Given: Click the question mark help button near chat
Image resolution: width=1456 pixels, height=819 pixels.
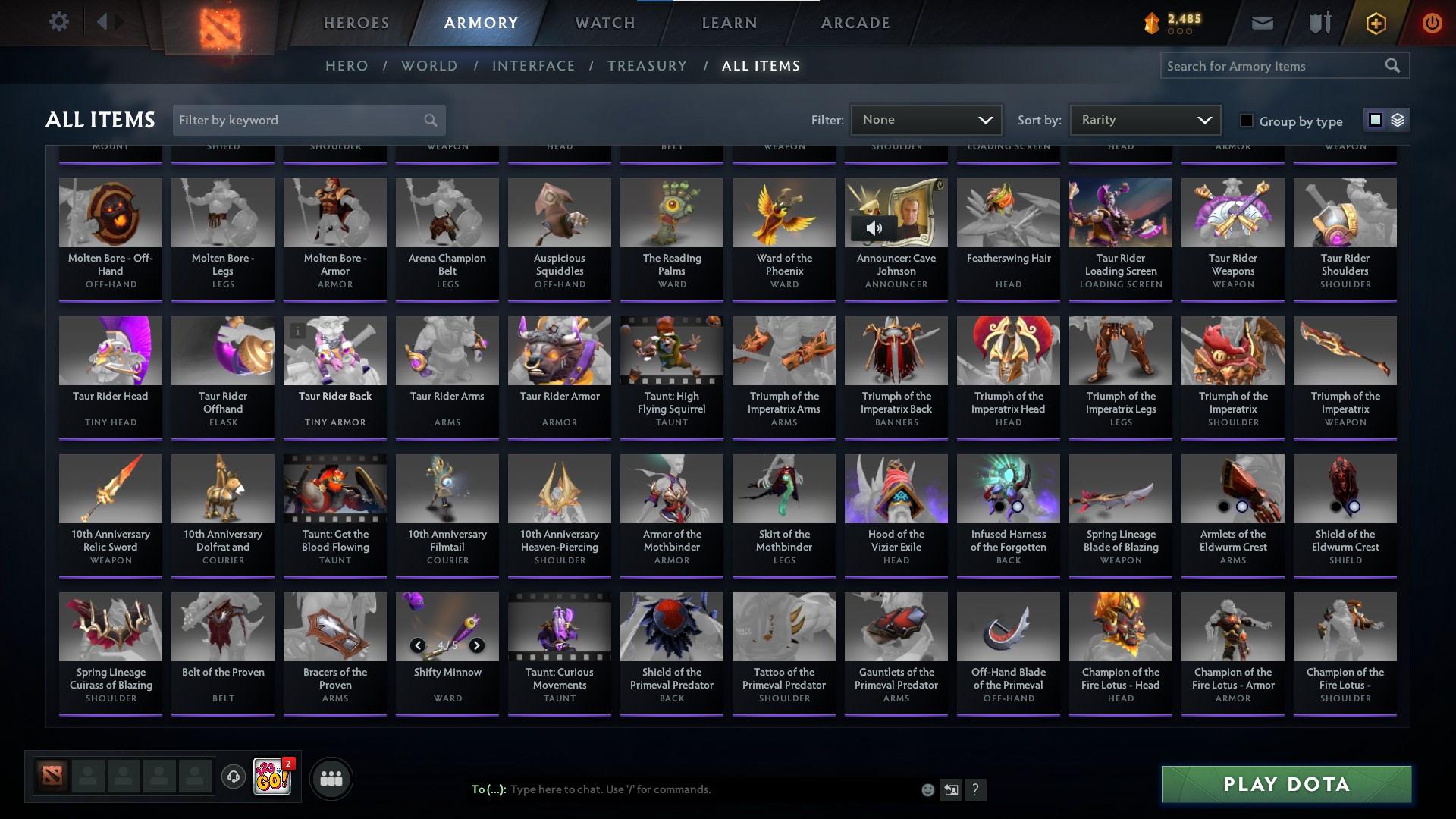Looking at the screenshot, I should pyautogui.click(x=976, y=789).
